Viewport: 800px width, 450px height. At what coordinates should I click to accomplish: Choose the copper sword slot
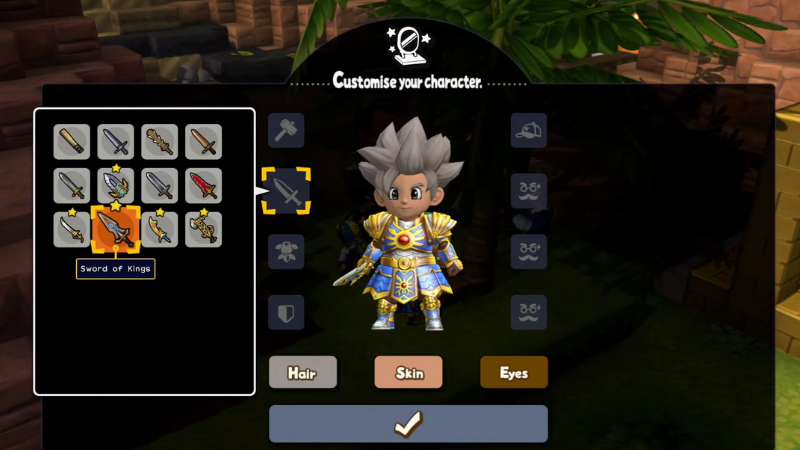tap(203, 142)
